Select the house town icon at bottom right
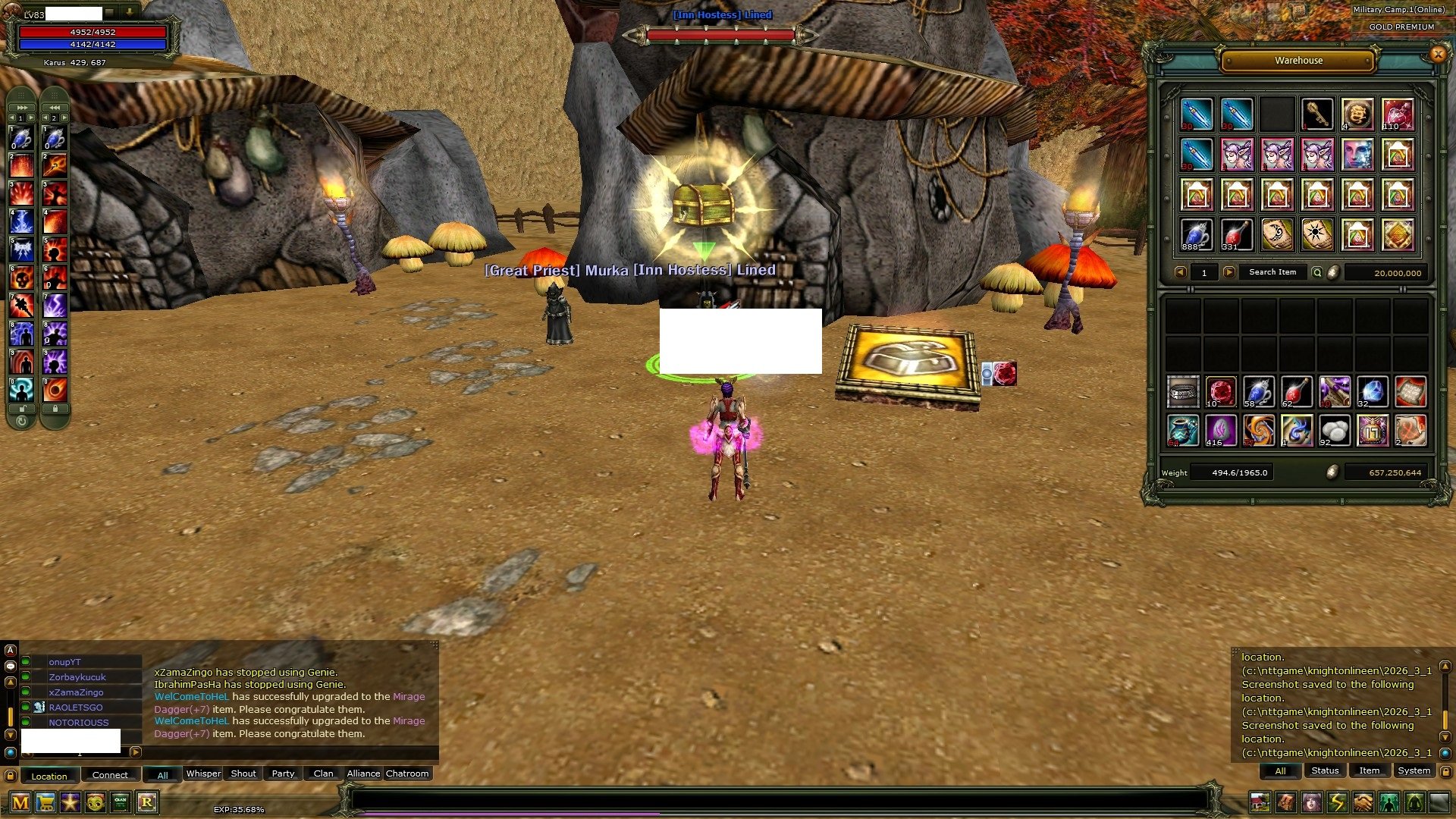The image size is (1456, 819). [1260, 800]
